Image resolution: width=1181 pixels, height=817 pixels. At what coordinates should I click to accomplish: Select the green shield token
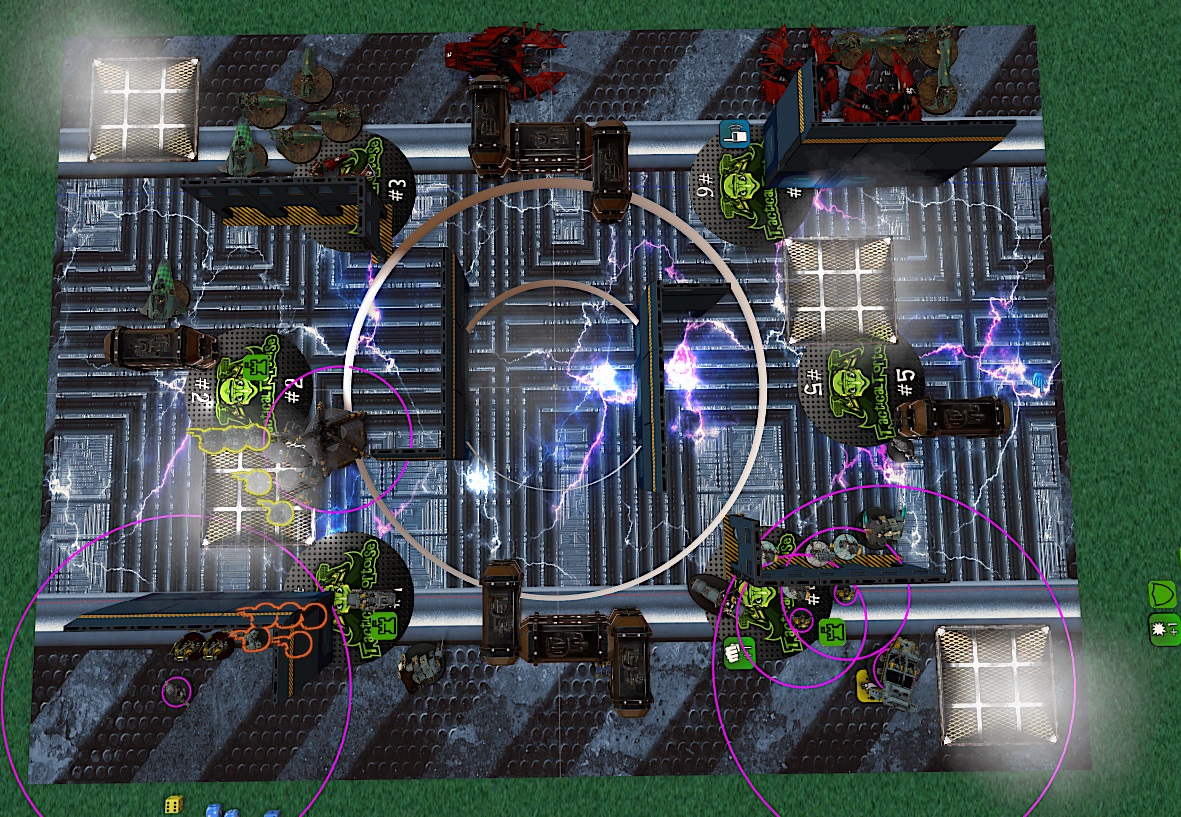click(1162, 595)
